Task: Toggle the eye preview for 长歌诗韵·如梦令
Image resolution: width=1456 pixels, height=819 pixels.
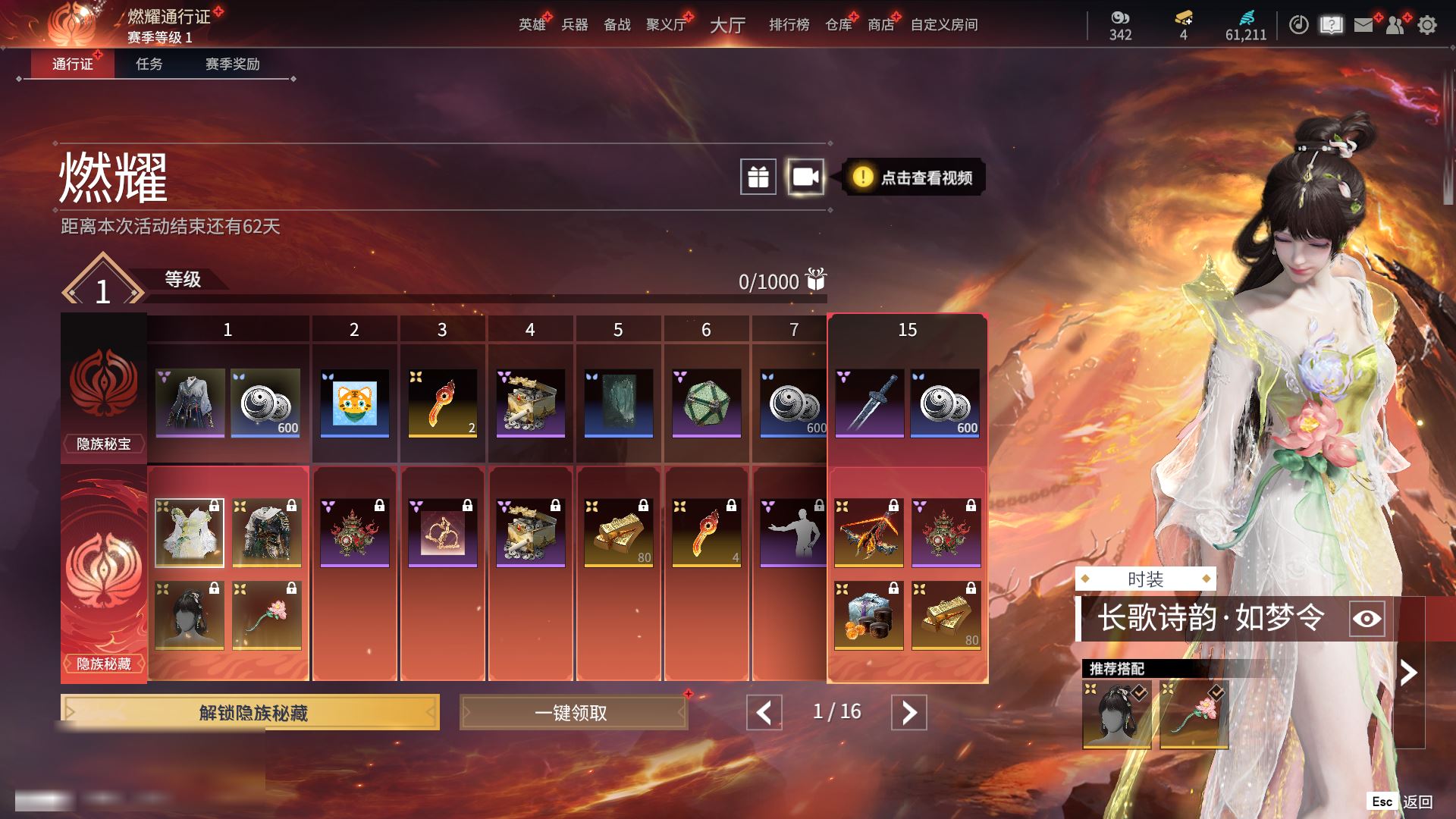Action: pos(1367,619)
